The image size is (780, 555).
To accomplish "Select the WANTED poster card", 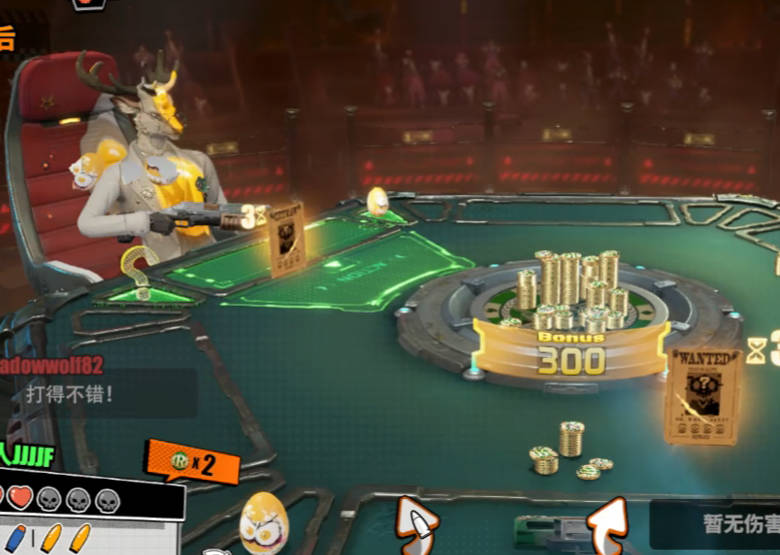I will (x=704, y=396).
